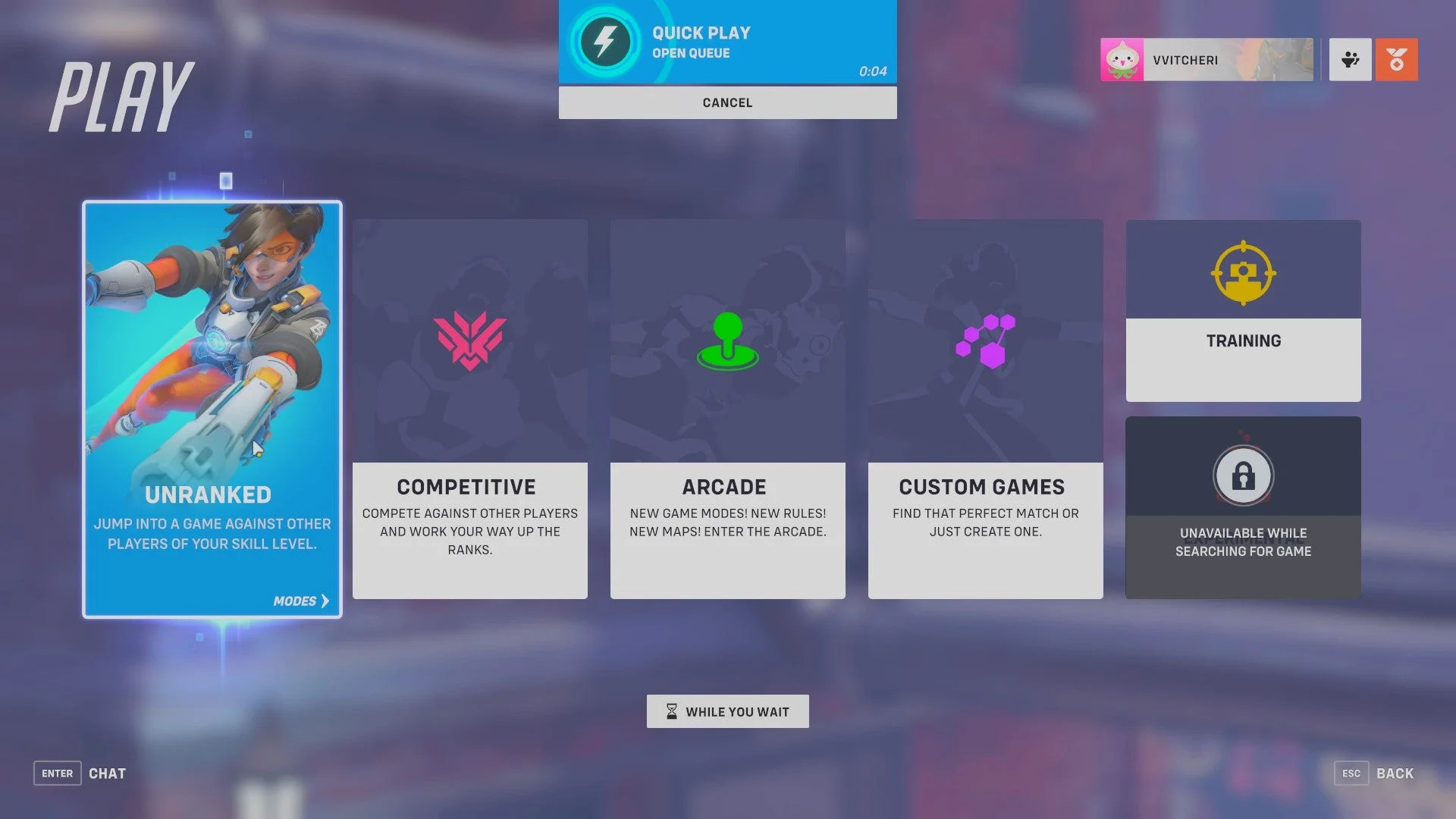Open the social groups icon near profile
This screenshot has height=819, width=1456.
[1349, 60]
